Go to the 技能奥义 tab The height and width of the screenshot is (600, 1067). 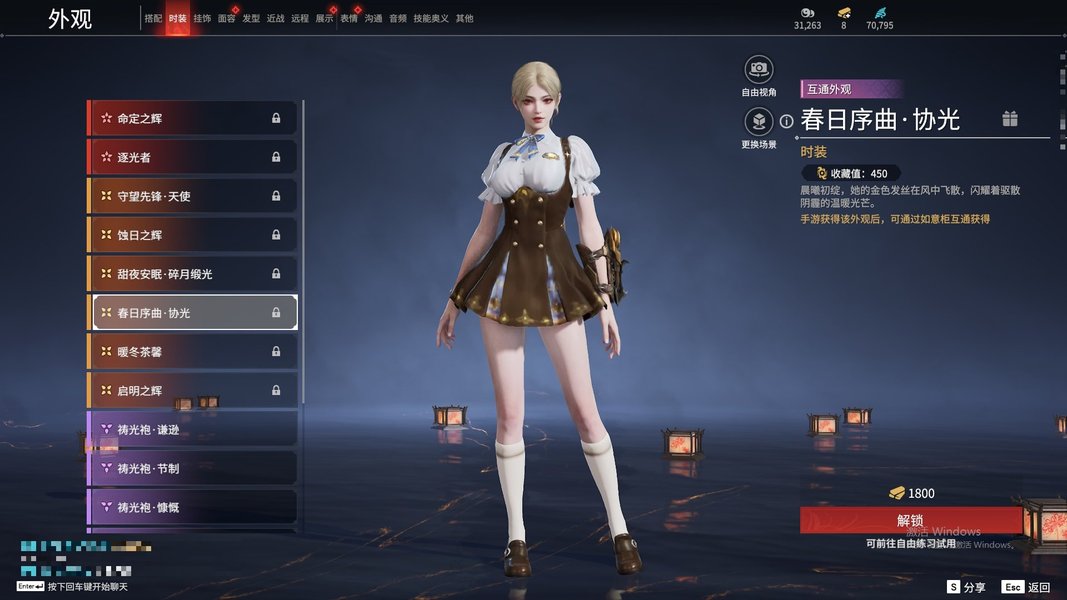click(431, 19)
